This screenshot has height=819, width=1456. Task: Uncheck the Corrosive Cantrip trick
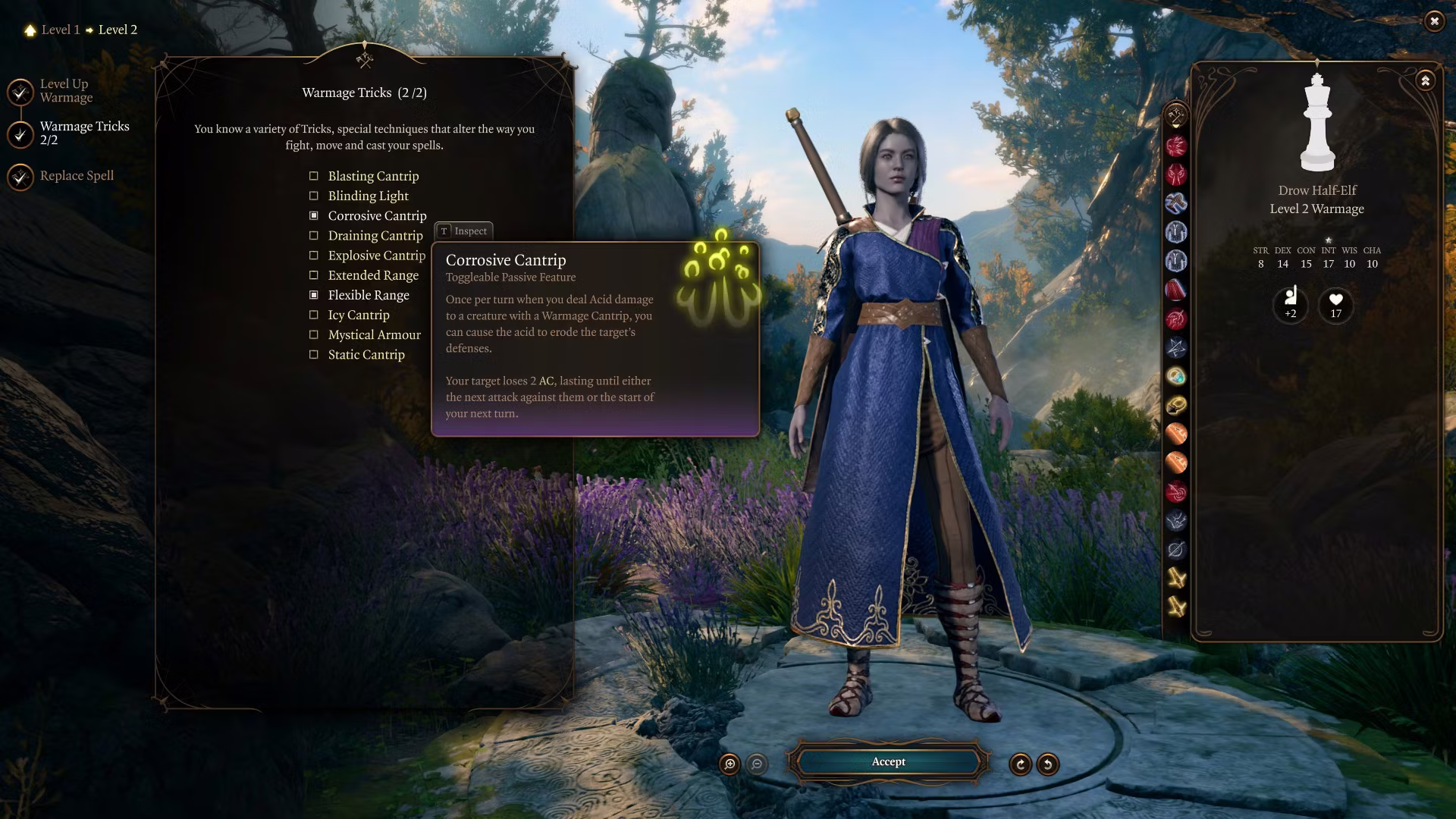(x=314, y=216)
